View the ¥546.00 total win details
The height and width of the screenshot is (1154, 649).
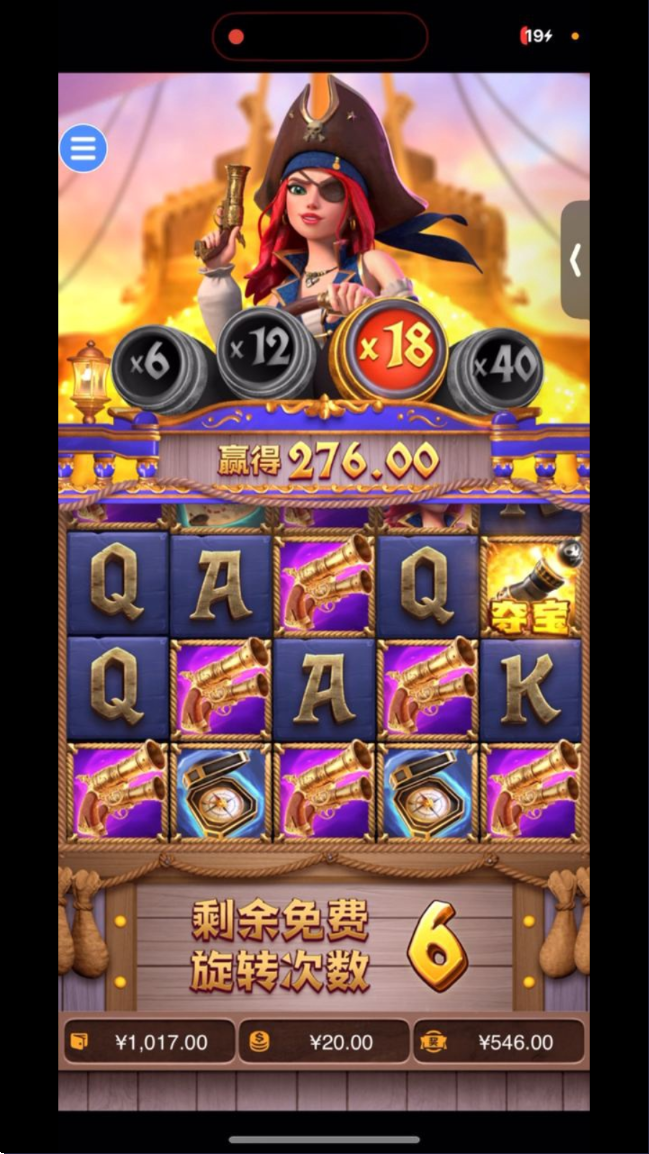(x=499, y=1043)
